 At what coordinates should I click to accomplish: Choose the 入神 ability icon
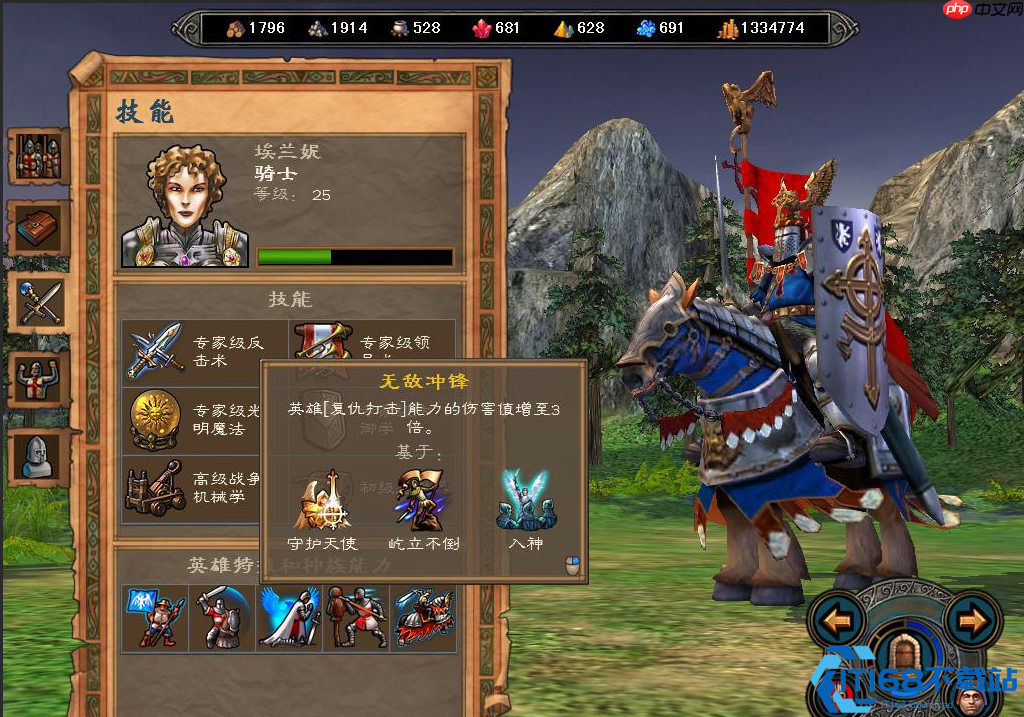click(525, 500)
